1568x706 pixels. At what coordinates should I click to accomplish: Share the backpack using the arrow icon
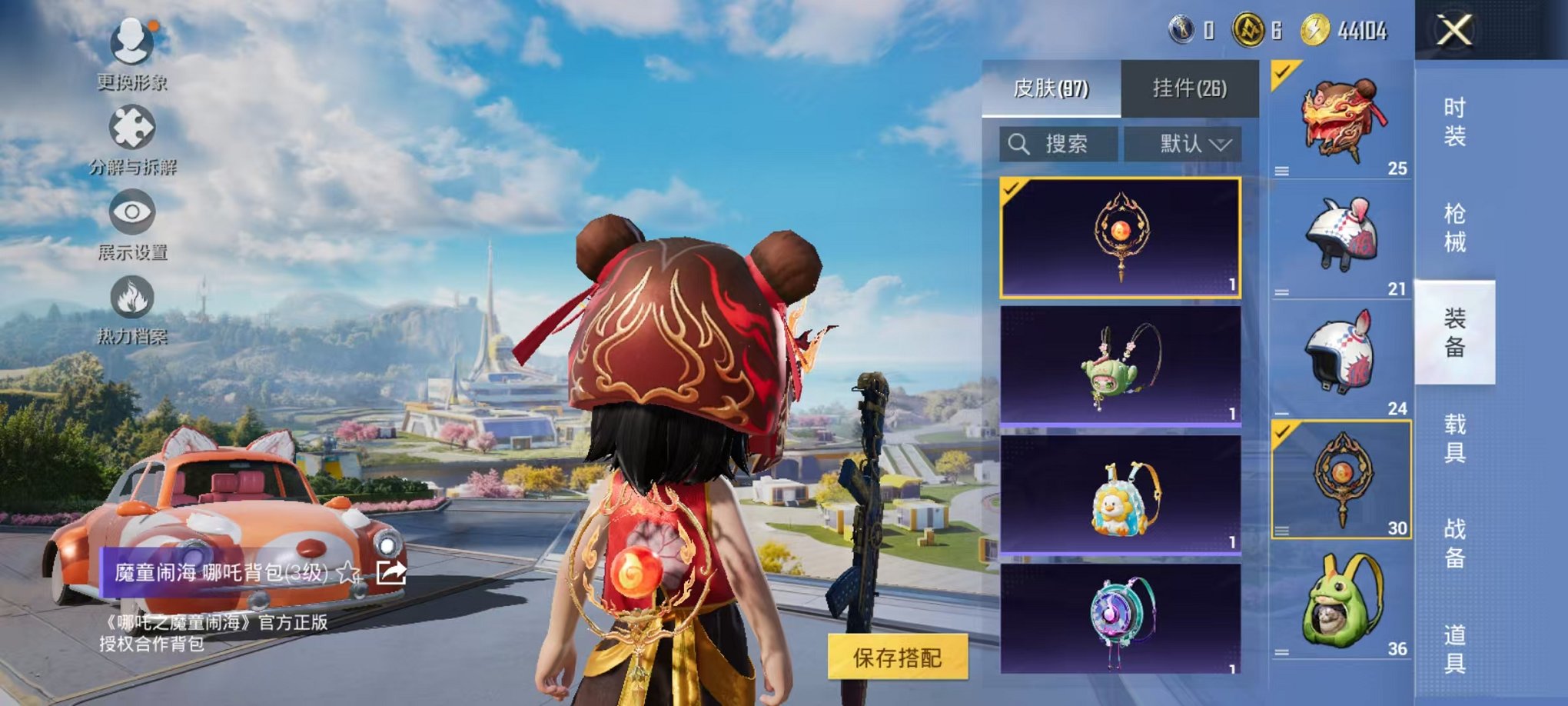point(391,572)
